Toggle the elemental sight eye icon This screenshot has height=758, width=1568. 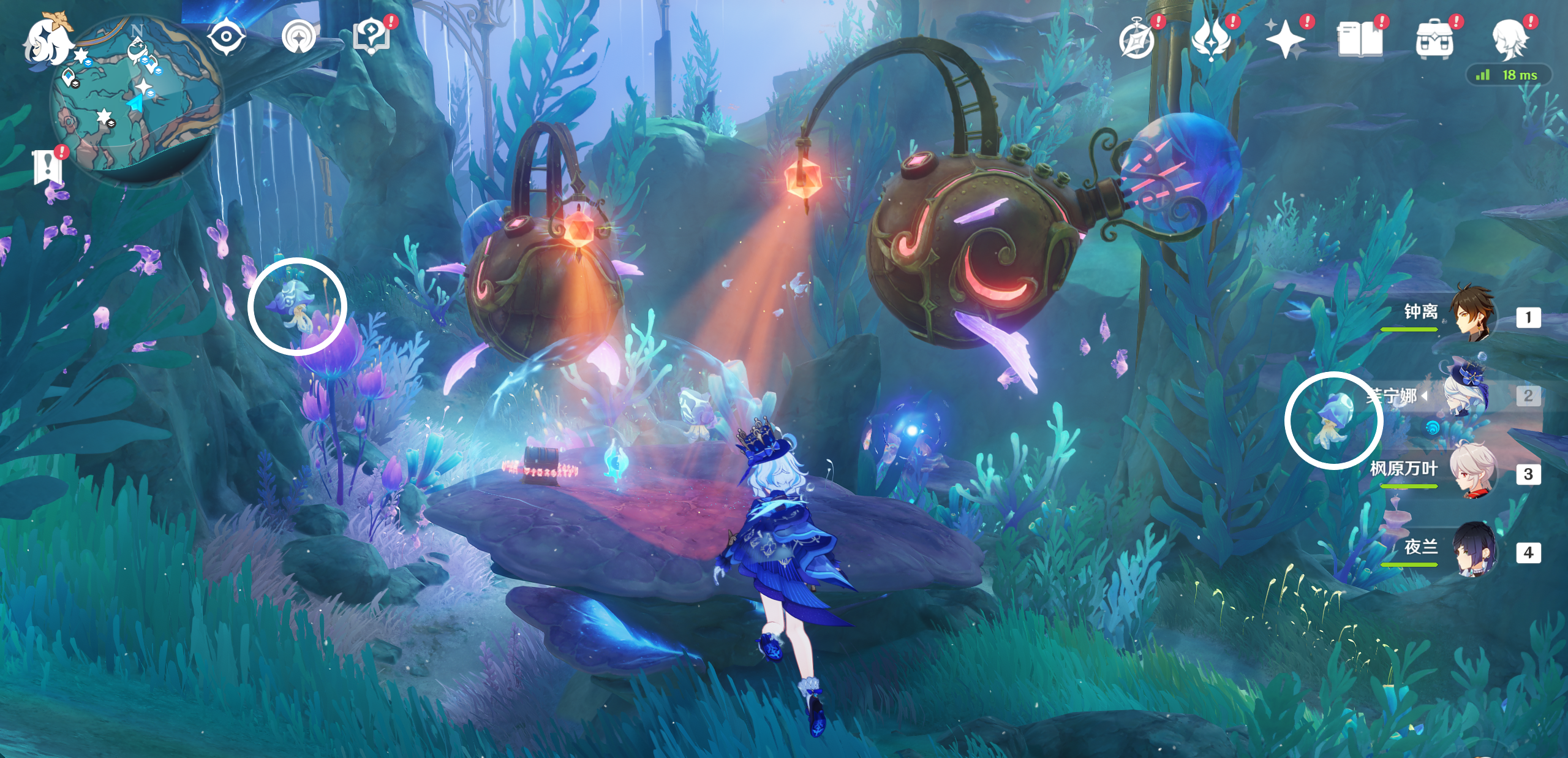tap(226, 37)
